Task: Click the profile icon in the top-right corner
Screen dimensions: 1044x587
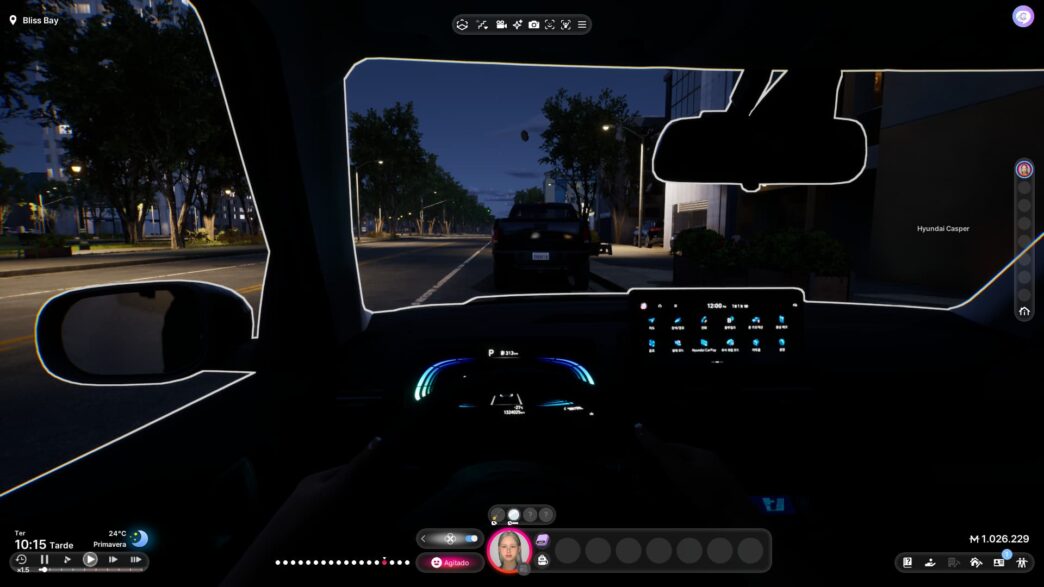Action: coord(1023,16)
